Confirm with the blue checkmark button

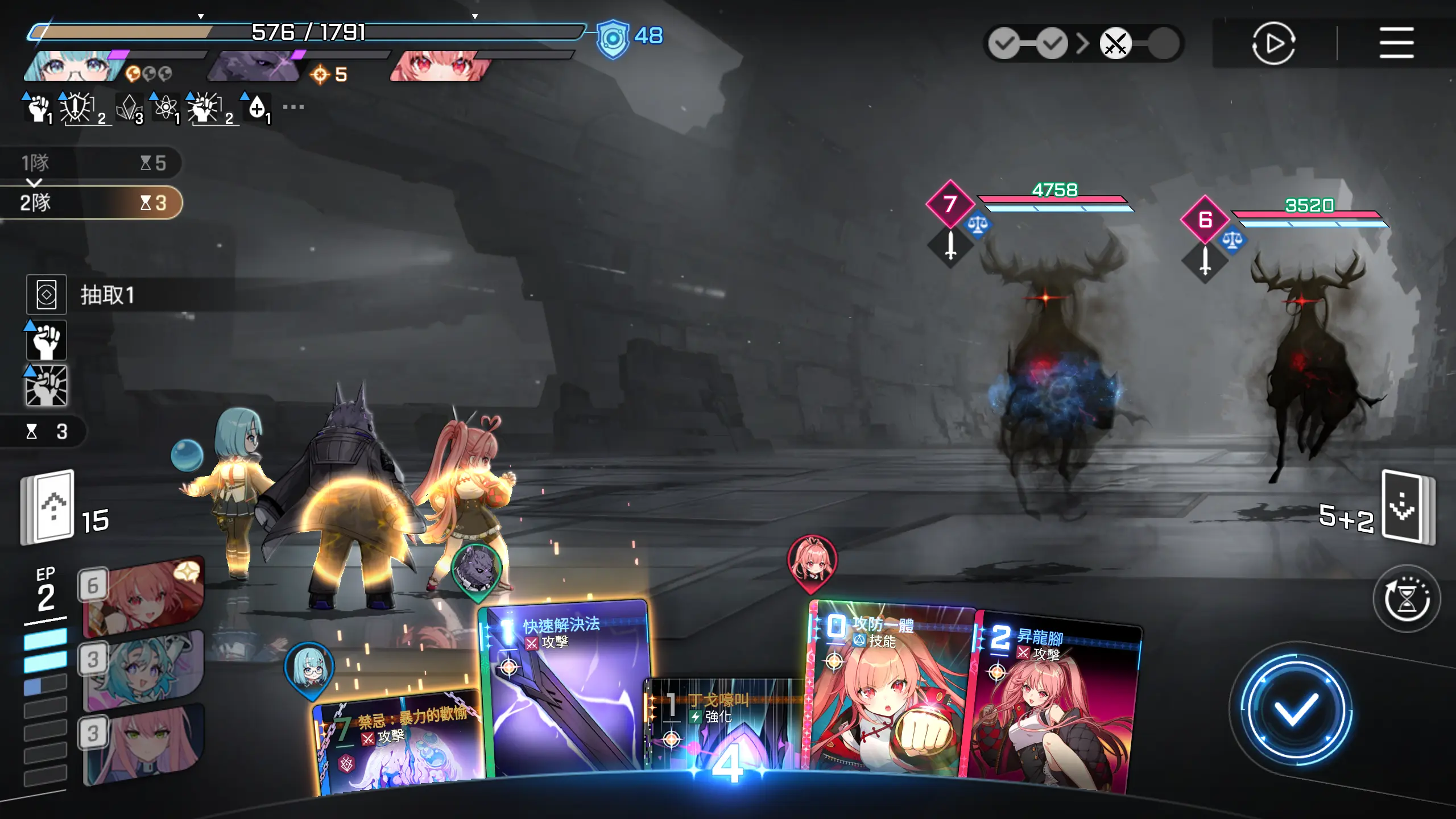[x=1295, y=709]
